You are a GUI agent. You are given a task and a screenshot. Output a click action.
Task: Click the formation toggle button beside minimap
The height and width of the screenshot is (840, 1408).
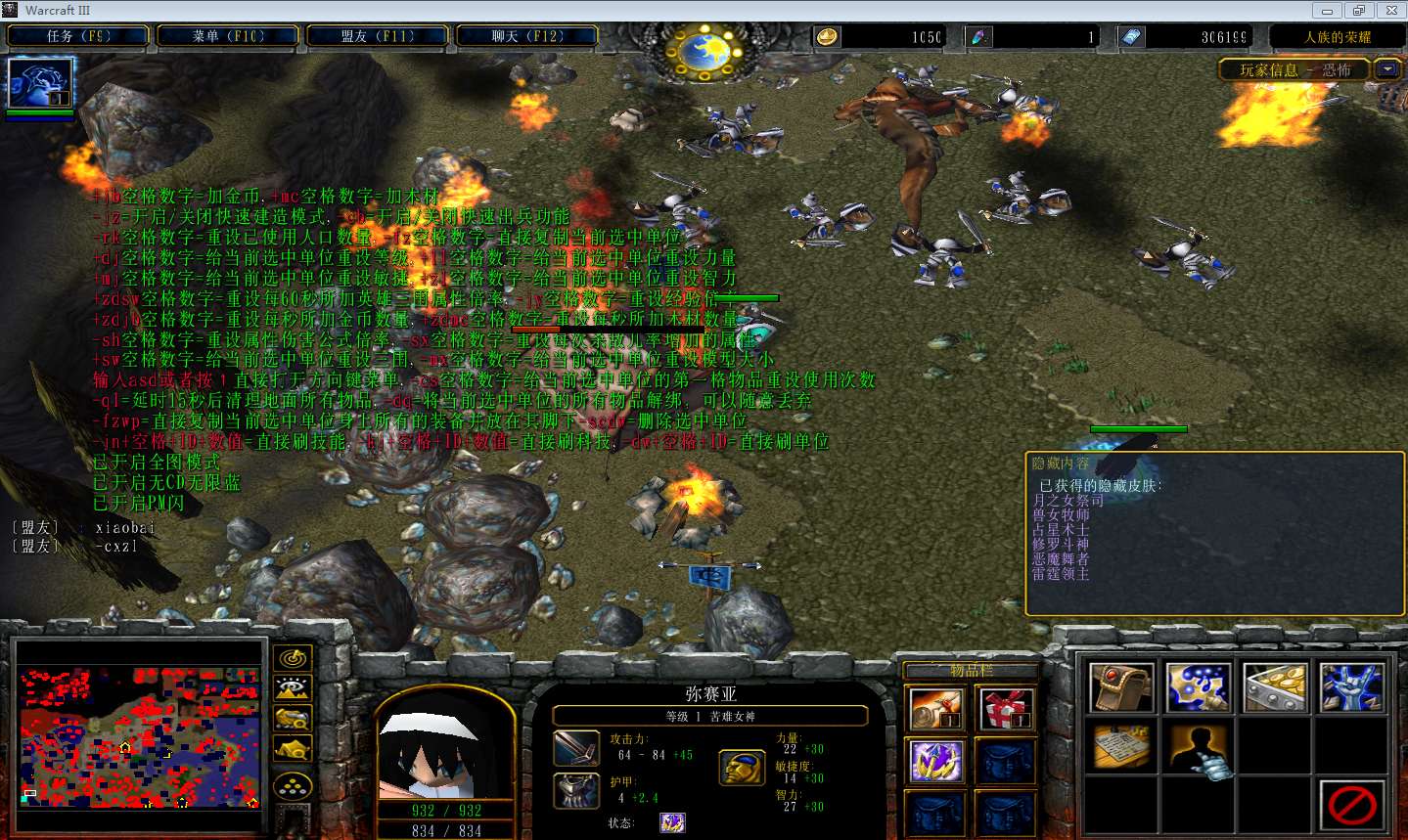[292, 786]
